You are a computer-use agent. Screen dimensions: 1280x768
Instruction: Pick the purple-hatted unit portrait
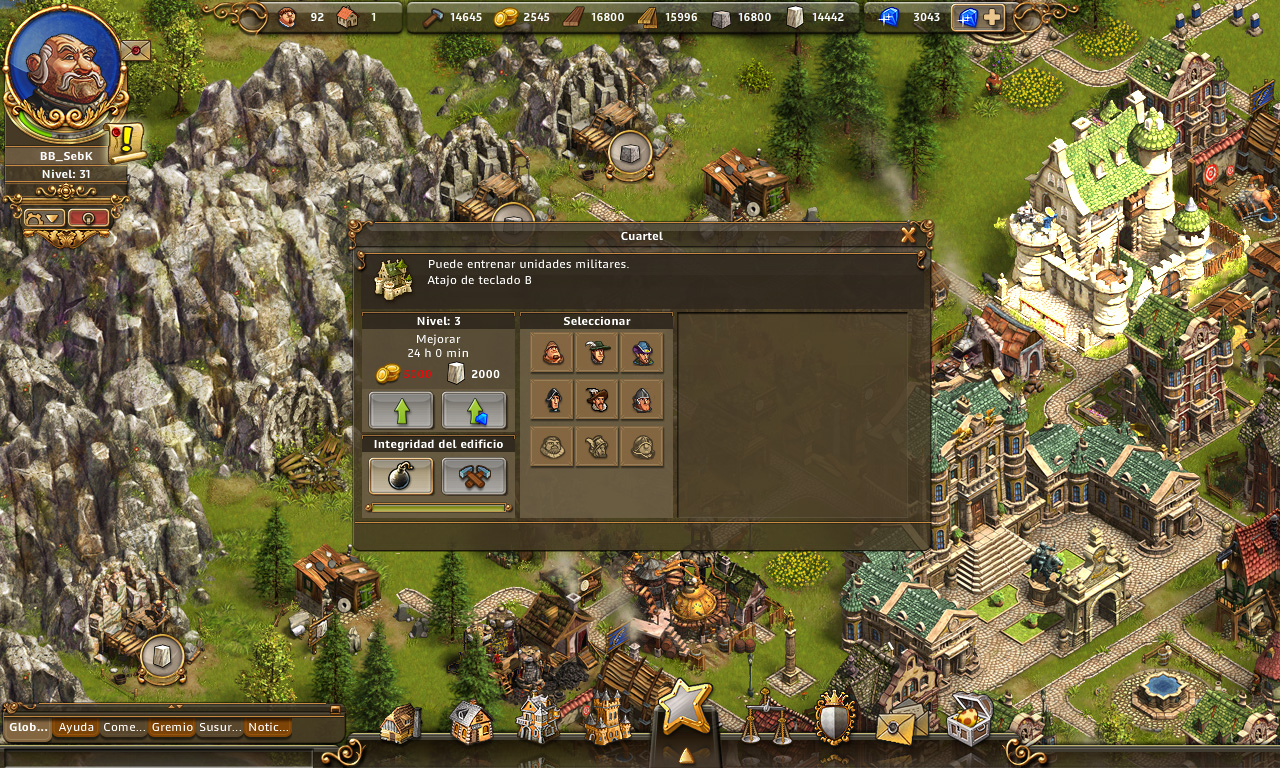click(642, 352)
